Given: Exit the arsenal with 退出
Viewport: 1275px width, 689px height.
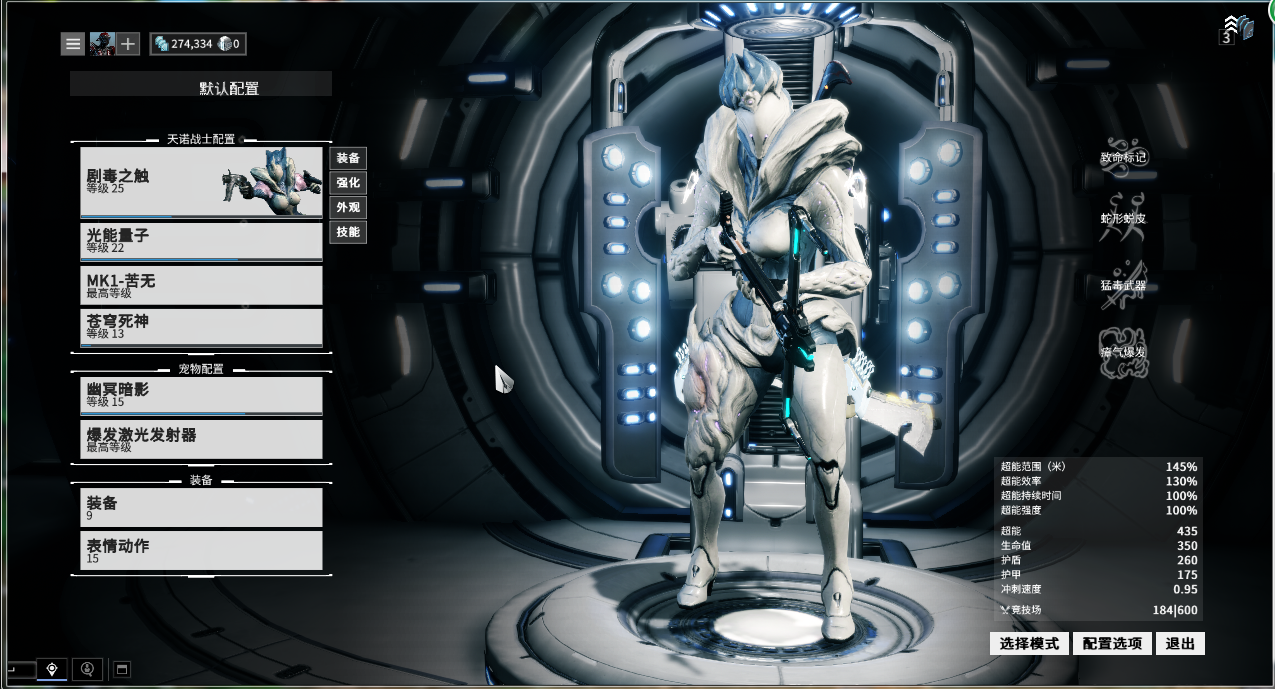Looking at the screenshot, I should click(1180, 643).
